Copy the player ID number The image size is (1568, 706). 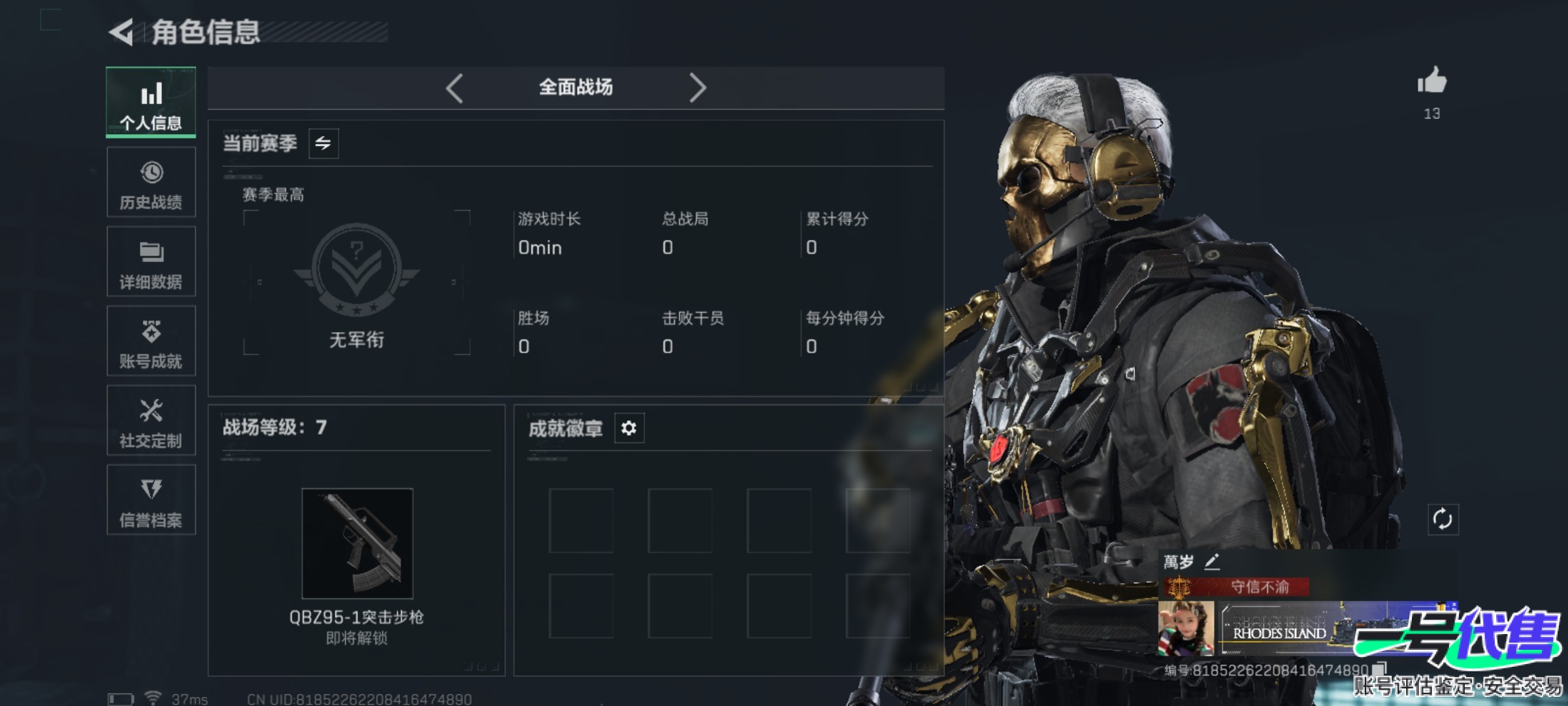[1379, 669]
